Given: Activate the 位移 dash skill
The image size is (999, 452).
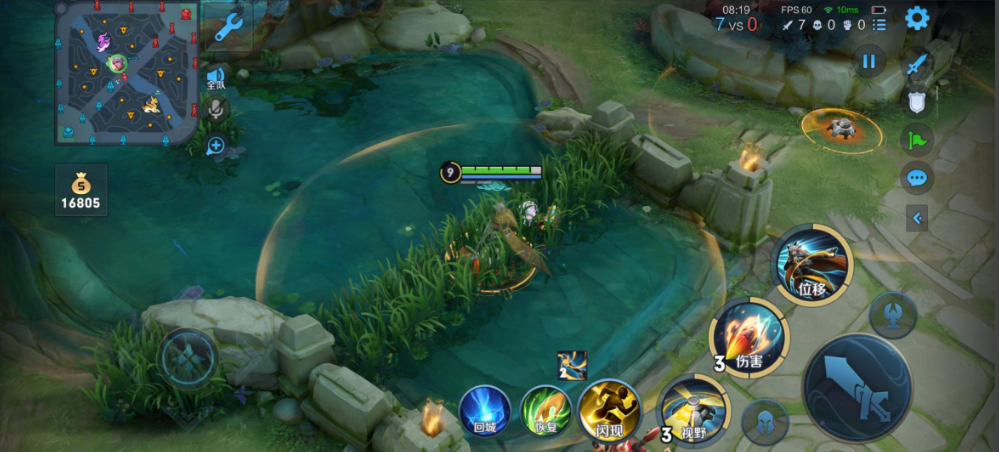Looking at the screenshot, I should pyautogui.click(x=811, y=265).
